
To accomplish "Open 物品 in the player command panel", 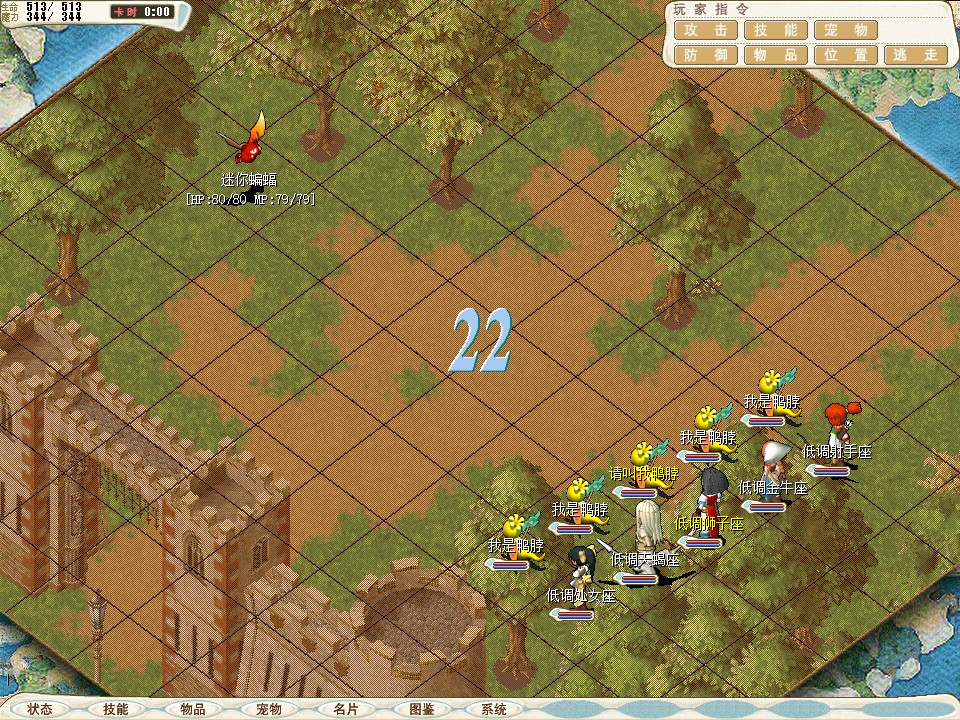I will click(776, 56).
